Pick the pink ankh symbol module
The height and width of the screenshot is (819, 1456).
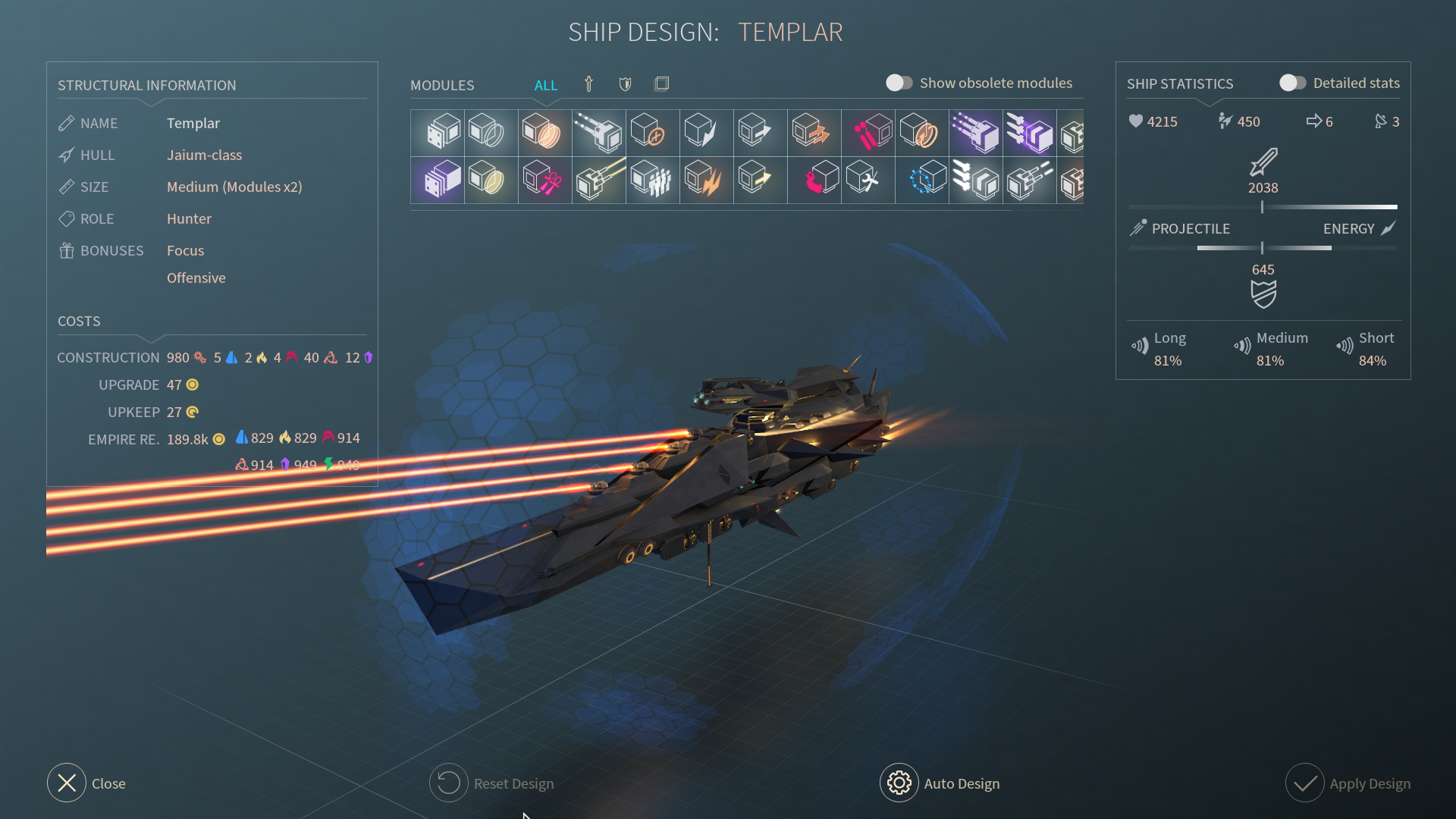pyautogui.click(x=544, y=180)
